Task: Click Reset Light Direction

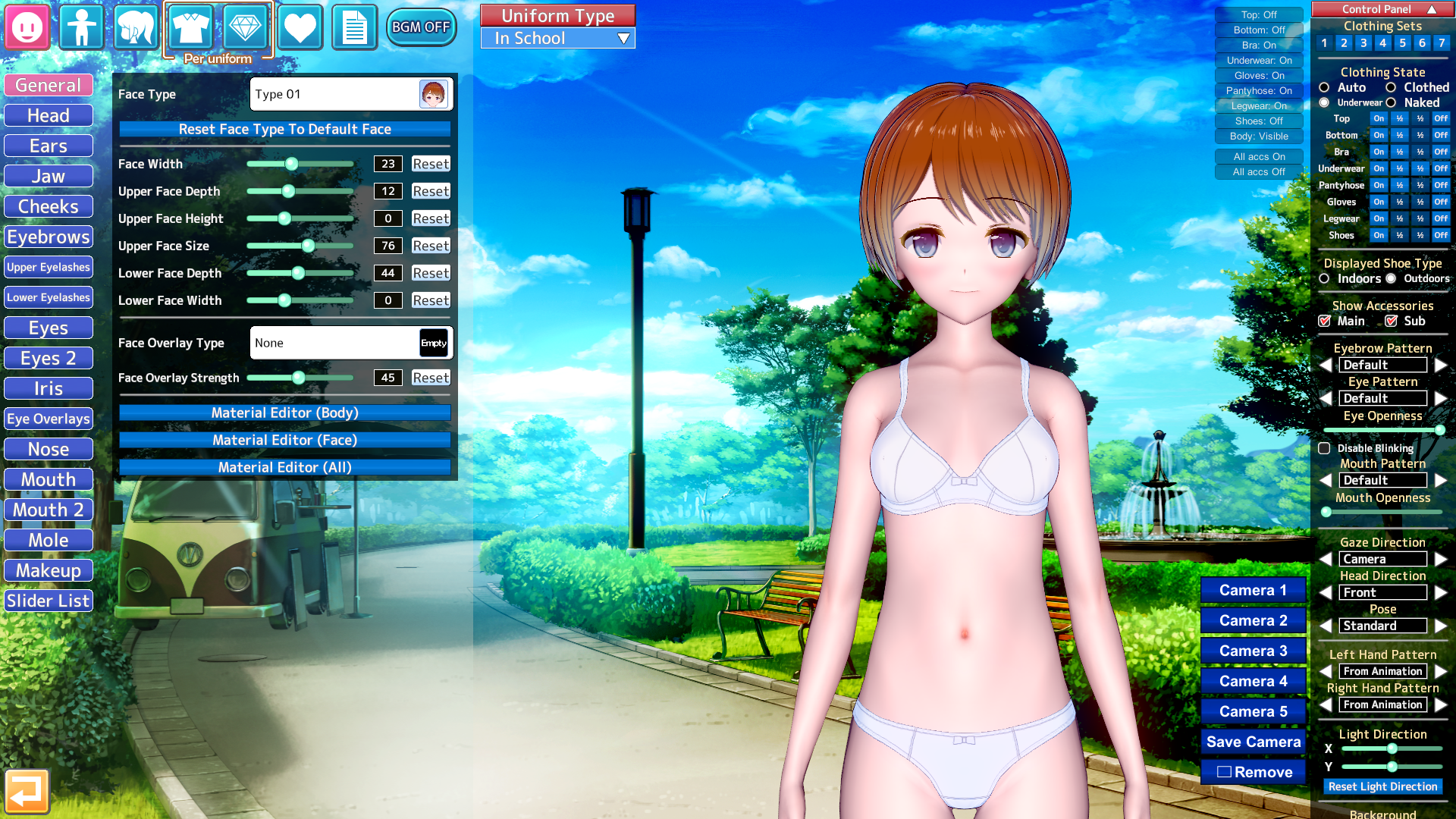Action: click(x=1382, y=787)
